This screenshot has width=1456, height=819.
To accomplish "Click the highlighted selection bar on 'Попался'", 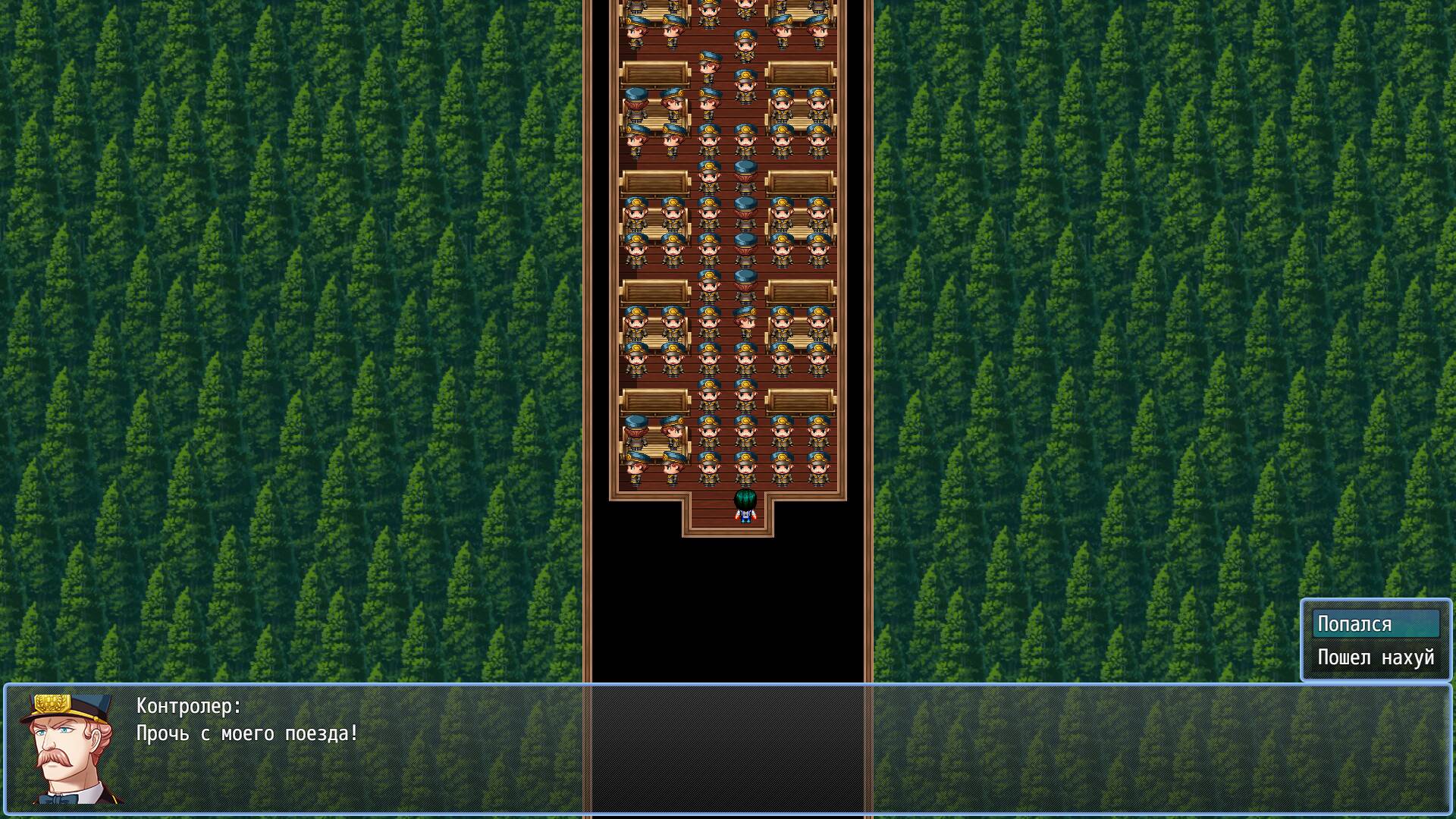I will tap(1375, 623).
